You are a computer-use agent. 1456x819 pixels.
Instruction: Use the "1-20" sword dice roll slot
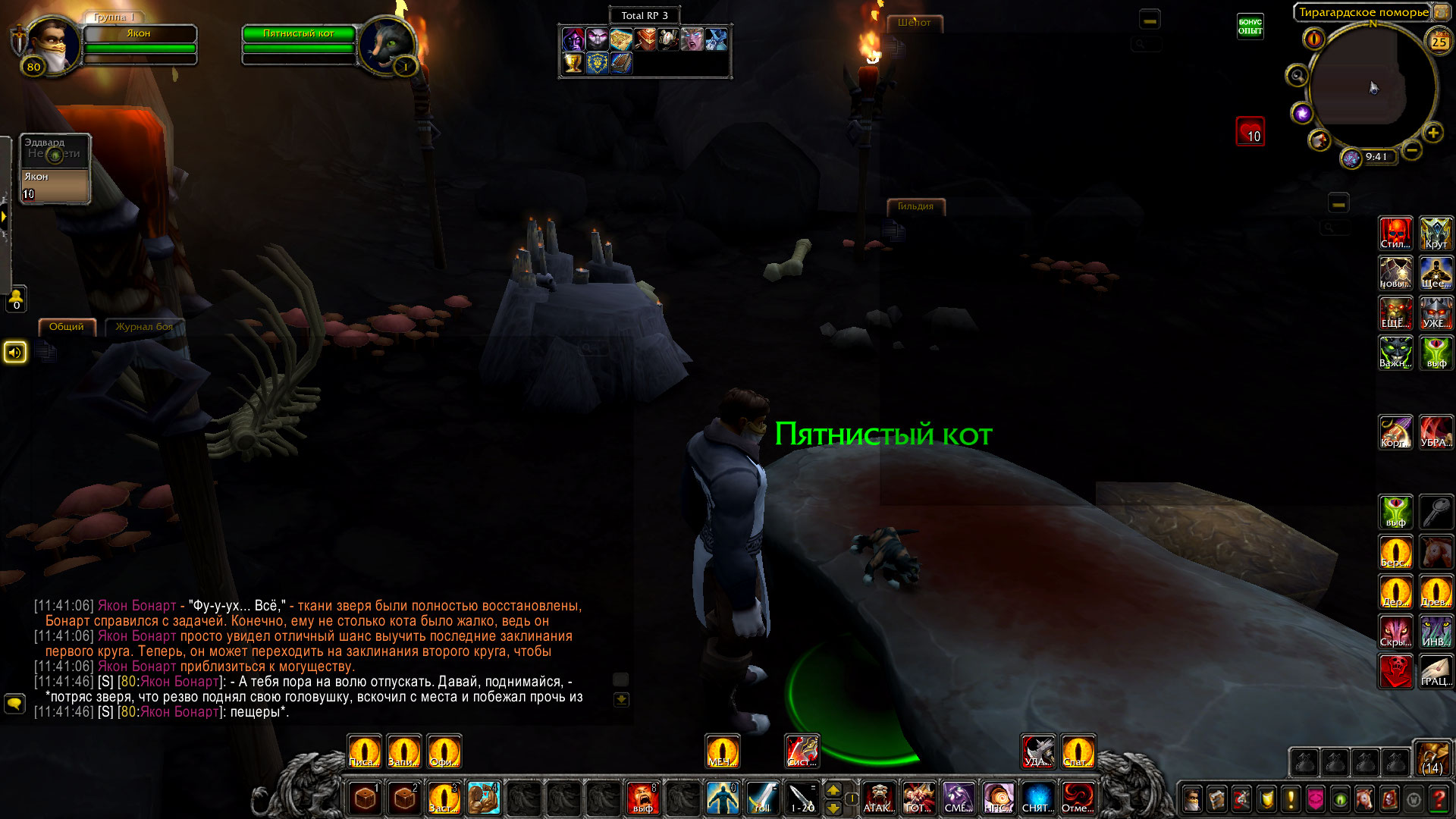[802, 798]
